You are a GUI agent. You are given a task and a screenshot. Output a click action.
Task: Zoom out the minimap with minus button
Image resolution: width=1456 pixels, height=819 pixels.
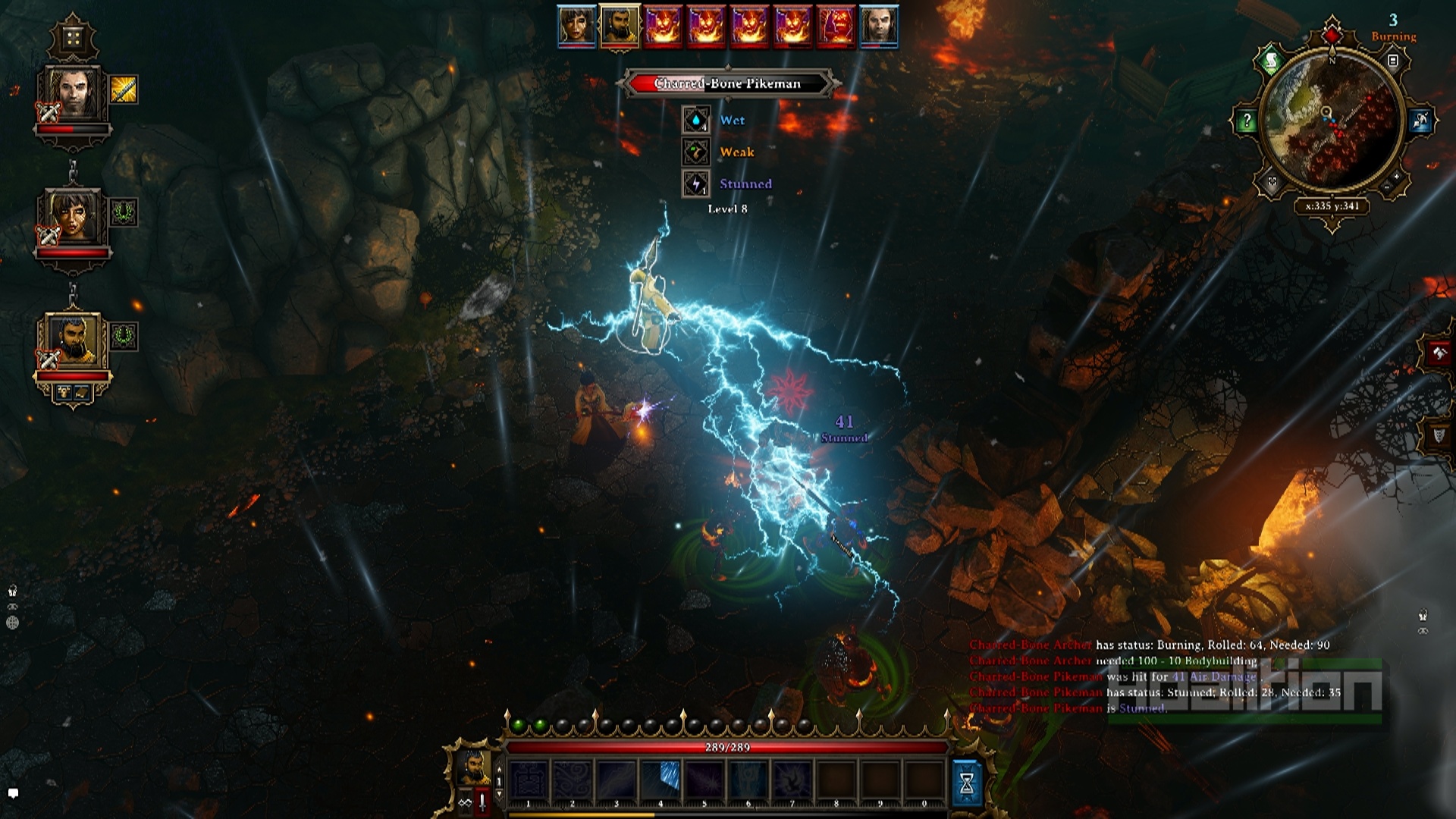pos(1385,187)
